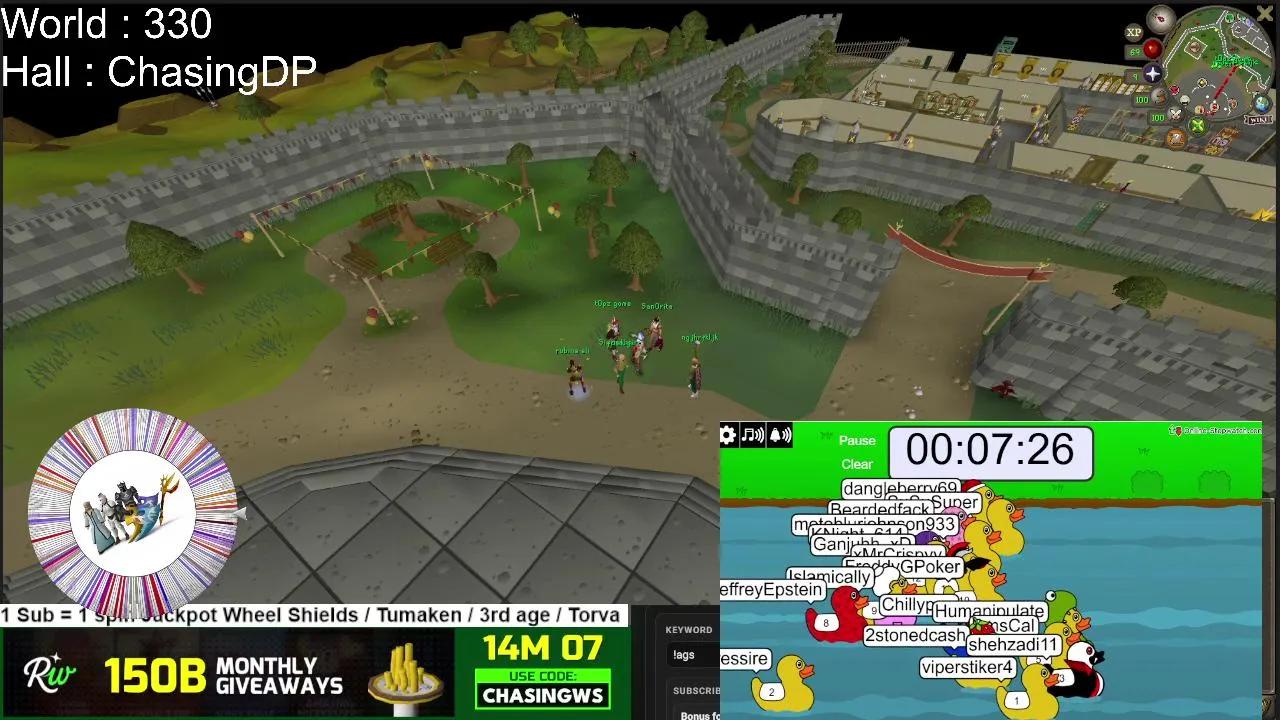The image size is (1280, 720).
Task: Click the compass above the minimap
Action: (1160, 18)
